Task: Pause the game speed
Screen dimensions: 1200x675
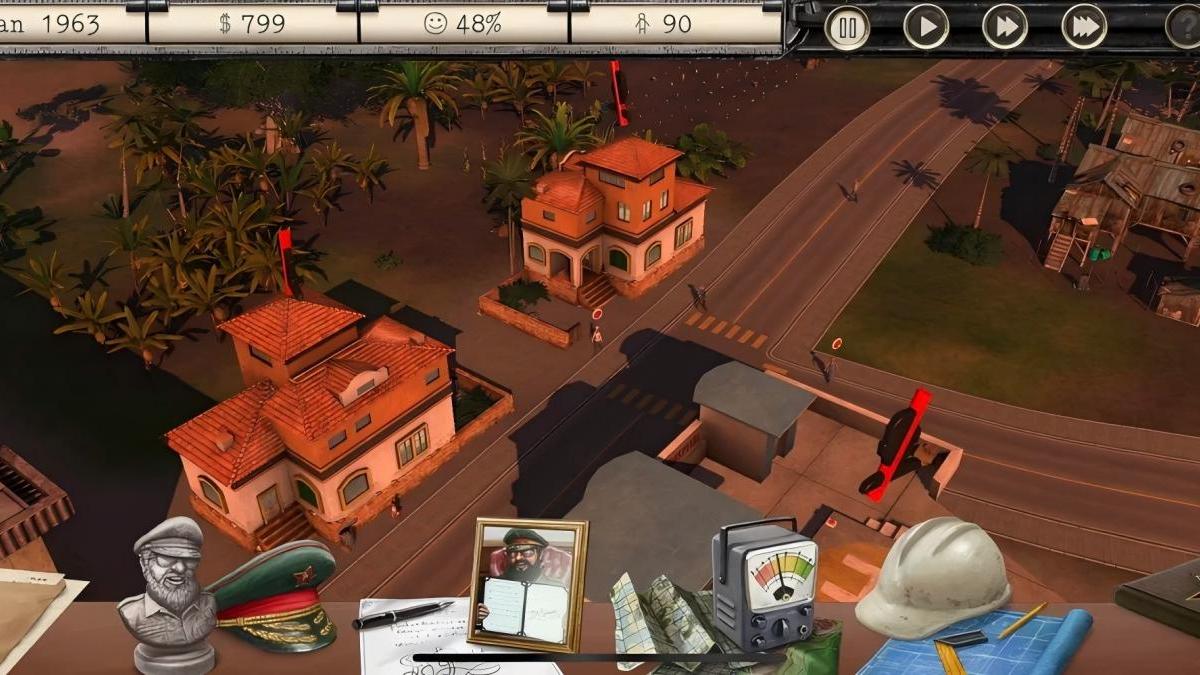Action: click(846, 27)
